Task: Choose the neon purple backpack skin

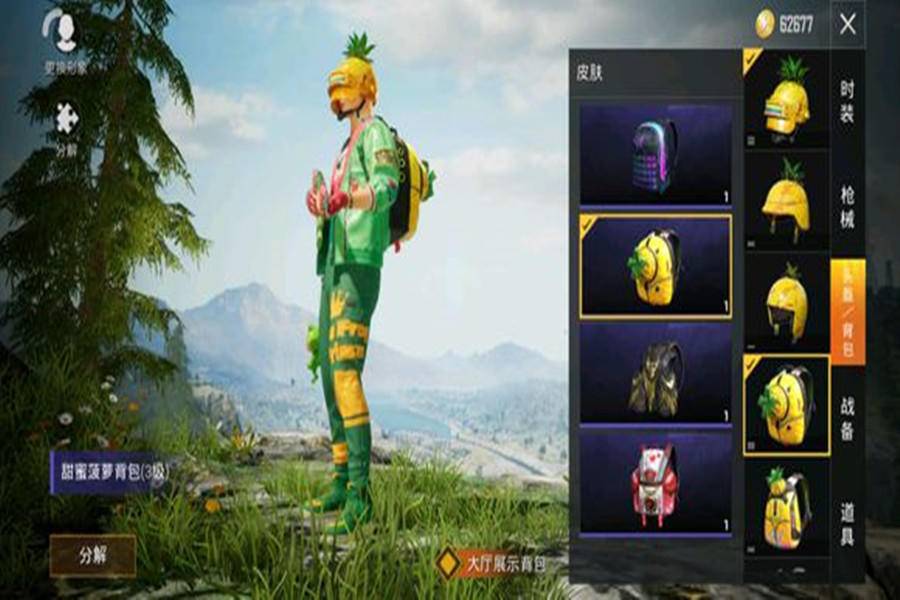Action: [x=655, y=155]
